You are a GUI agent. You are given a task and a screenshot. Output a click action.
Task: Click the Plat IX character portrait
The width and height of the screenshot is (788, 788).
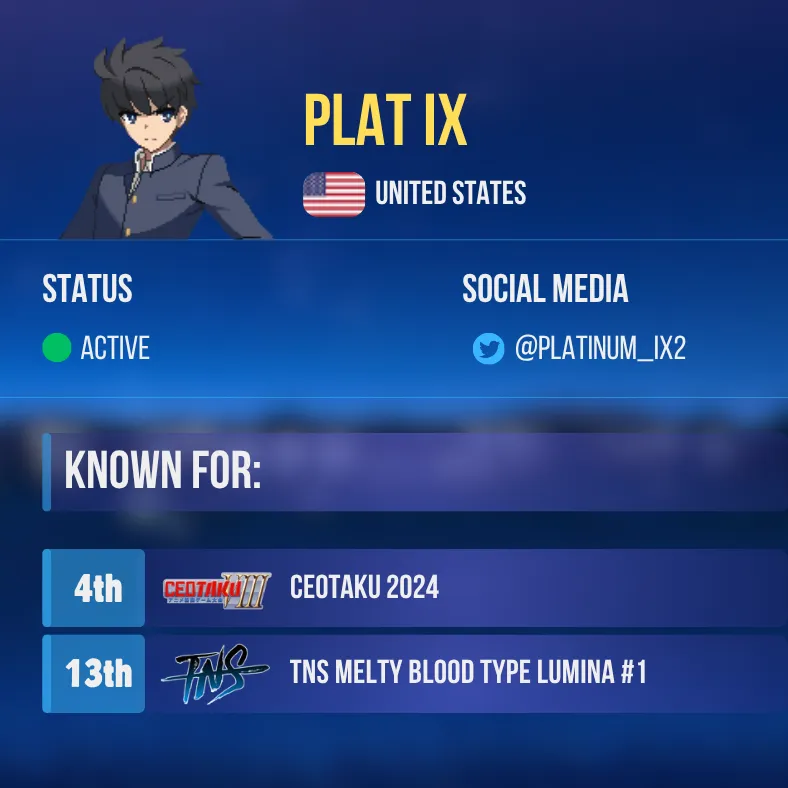(x=167, y=140)
